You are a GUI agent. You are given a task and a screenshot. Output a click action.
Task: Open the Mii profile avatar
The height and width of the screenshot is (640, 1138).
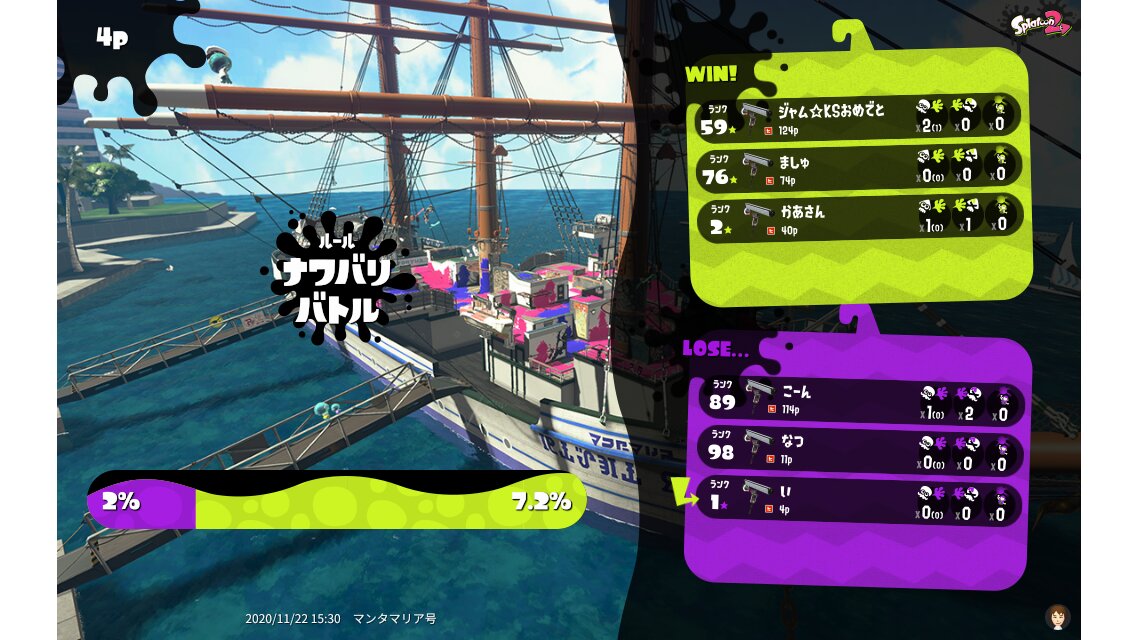tap(1057, 616)
